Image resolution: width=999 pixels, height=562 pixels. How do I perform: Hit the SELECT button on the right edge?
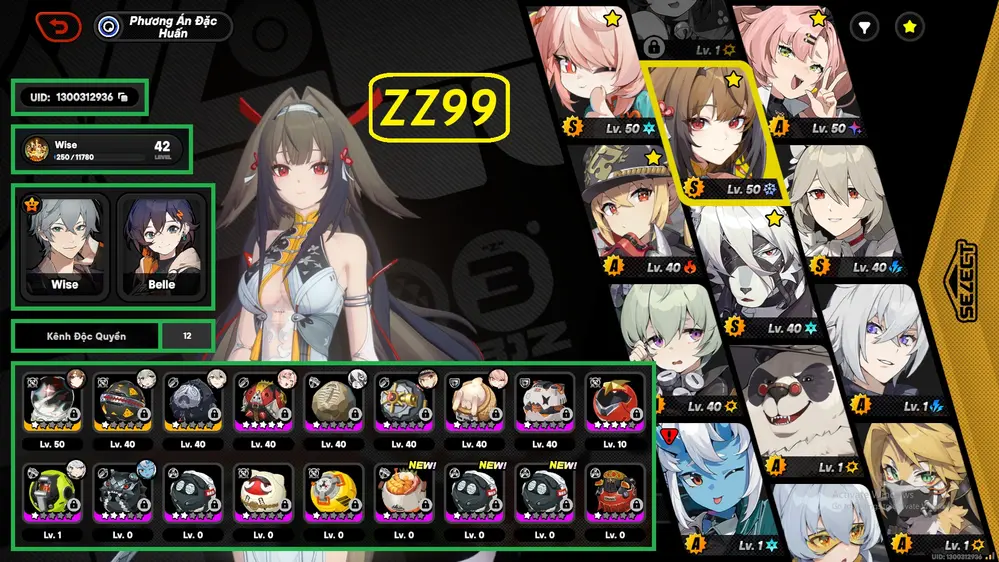point(967,281)
